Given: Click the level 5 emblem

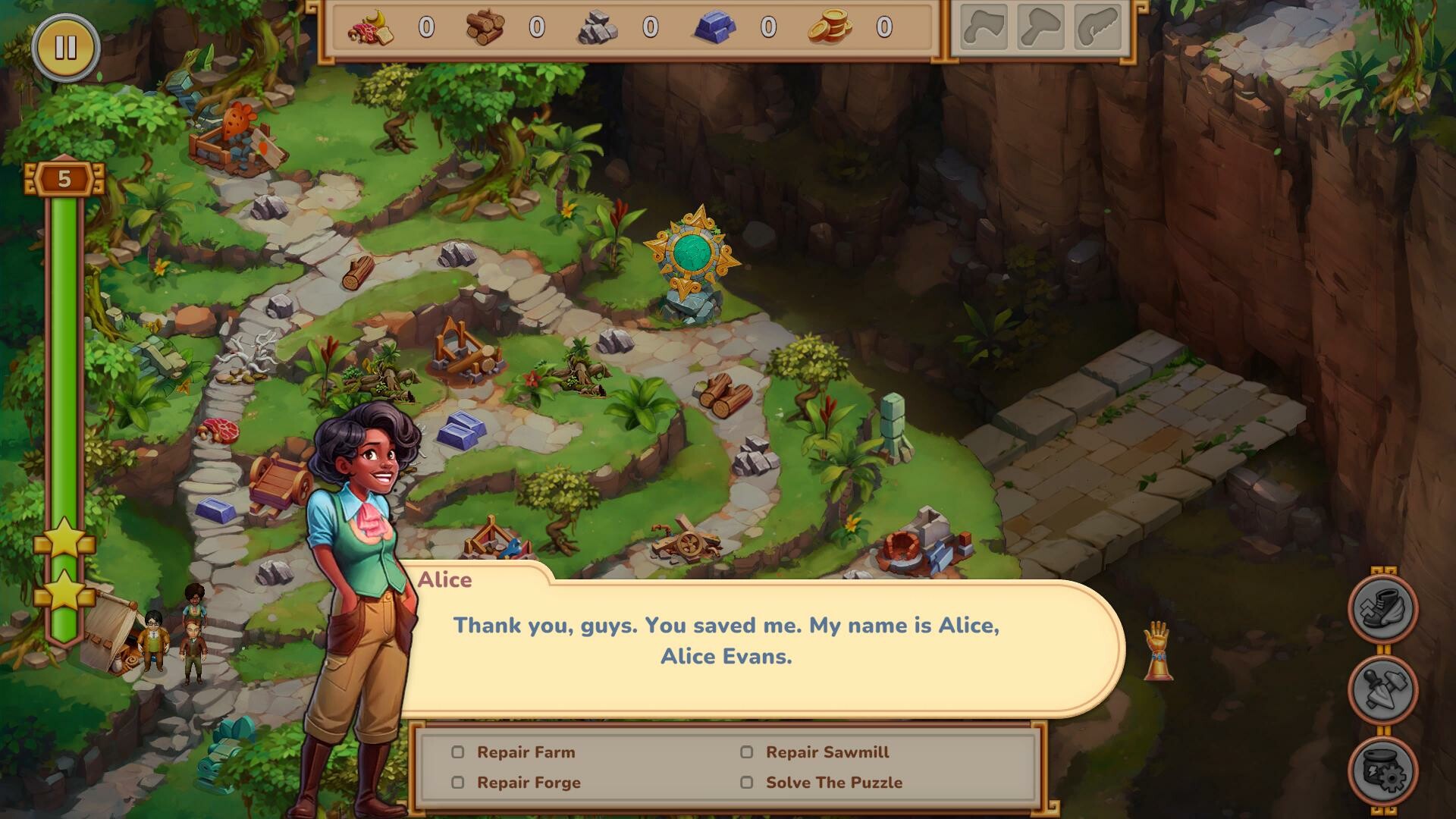Looking at the screenshot, I should click(64, 177).
